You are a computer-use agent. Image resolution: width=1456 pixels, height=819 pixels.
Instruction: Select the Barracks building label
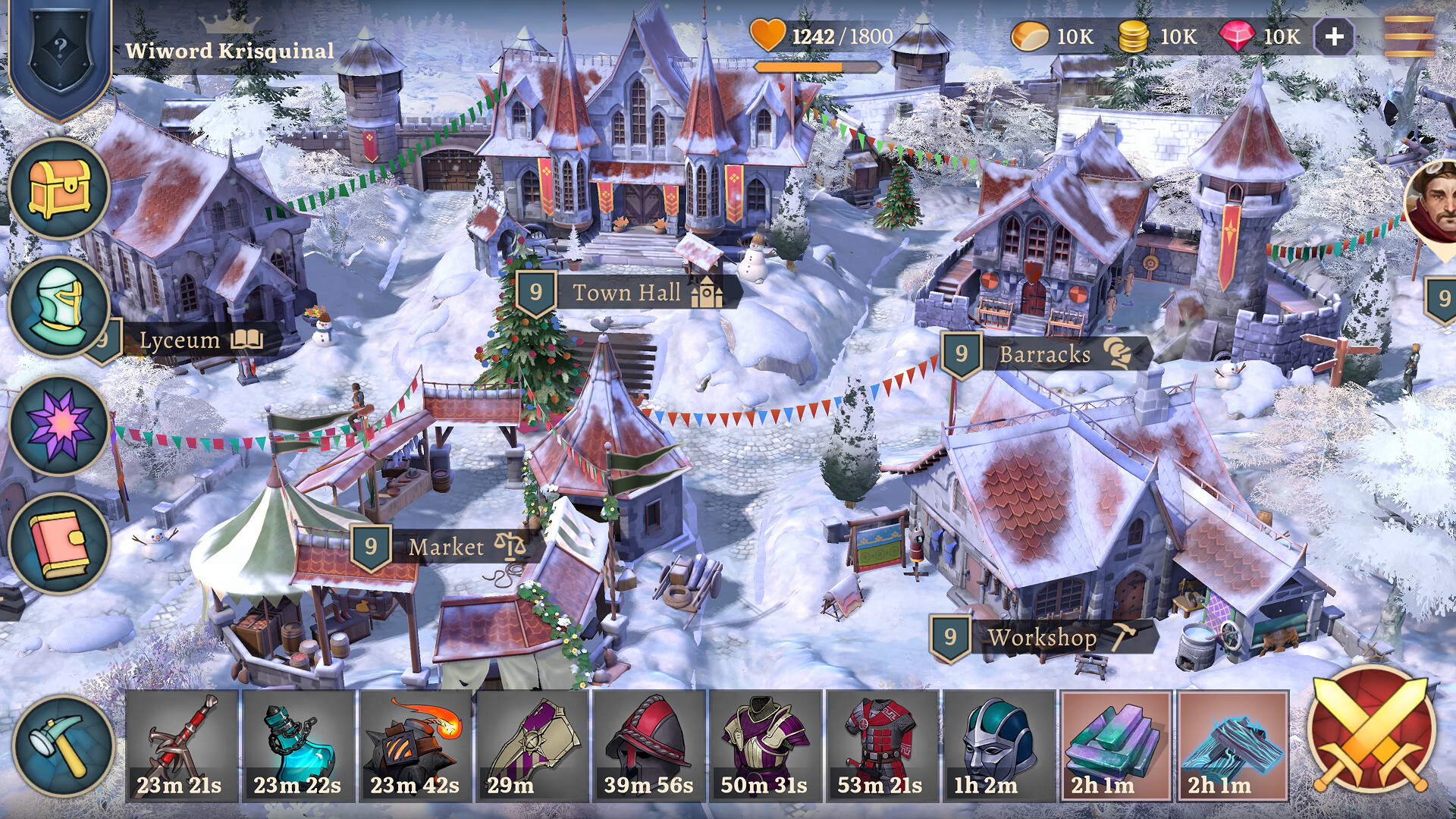(1044, 354)
